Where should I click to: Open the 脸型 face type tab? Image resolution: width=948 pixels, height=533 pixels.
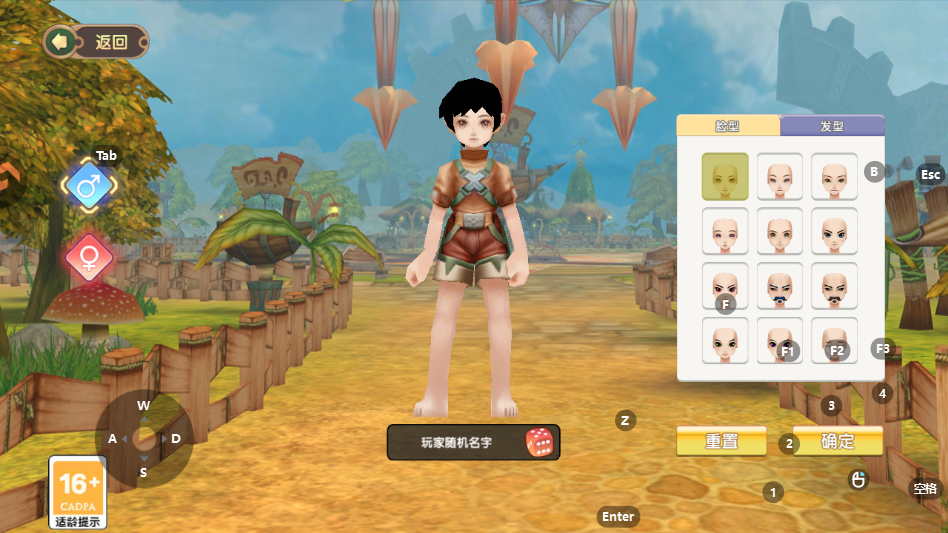tap(727, 126)
